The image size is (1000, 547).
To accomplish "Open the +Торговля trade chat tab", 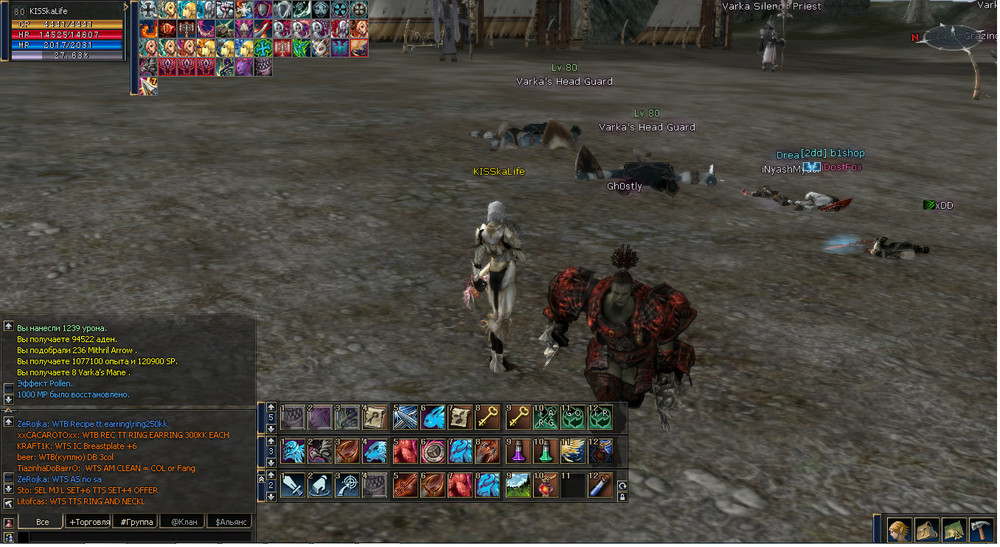I will [x=87, y=522].
